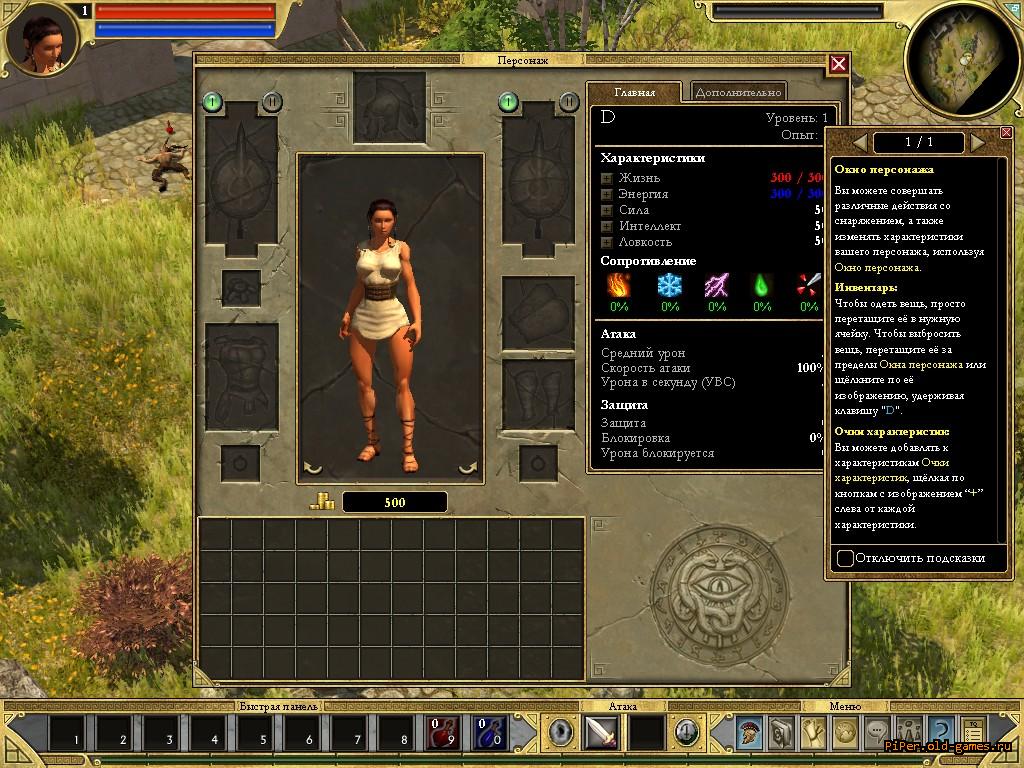Add a point to Жизнь
Screen dimensions: 1024x768
coord(607,178)
